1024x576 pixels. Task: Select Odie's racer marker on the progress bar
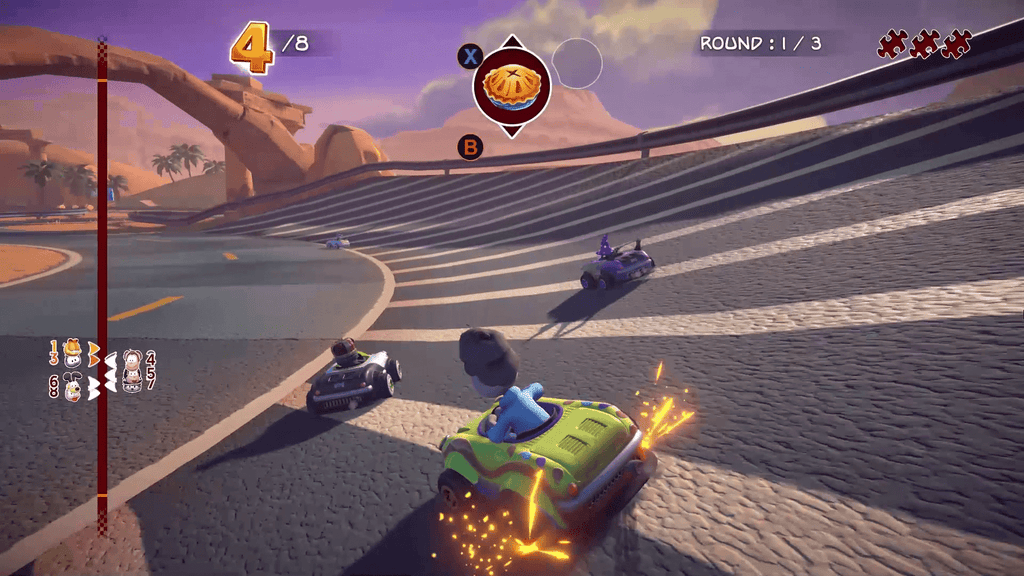pyautogui.click(x=72, y=387)
